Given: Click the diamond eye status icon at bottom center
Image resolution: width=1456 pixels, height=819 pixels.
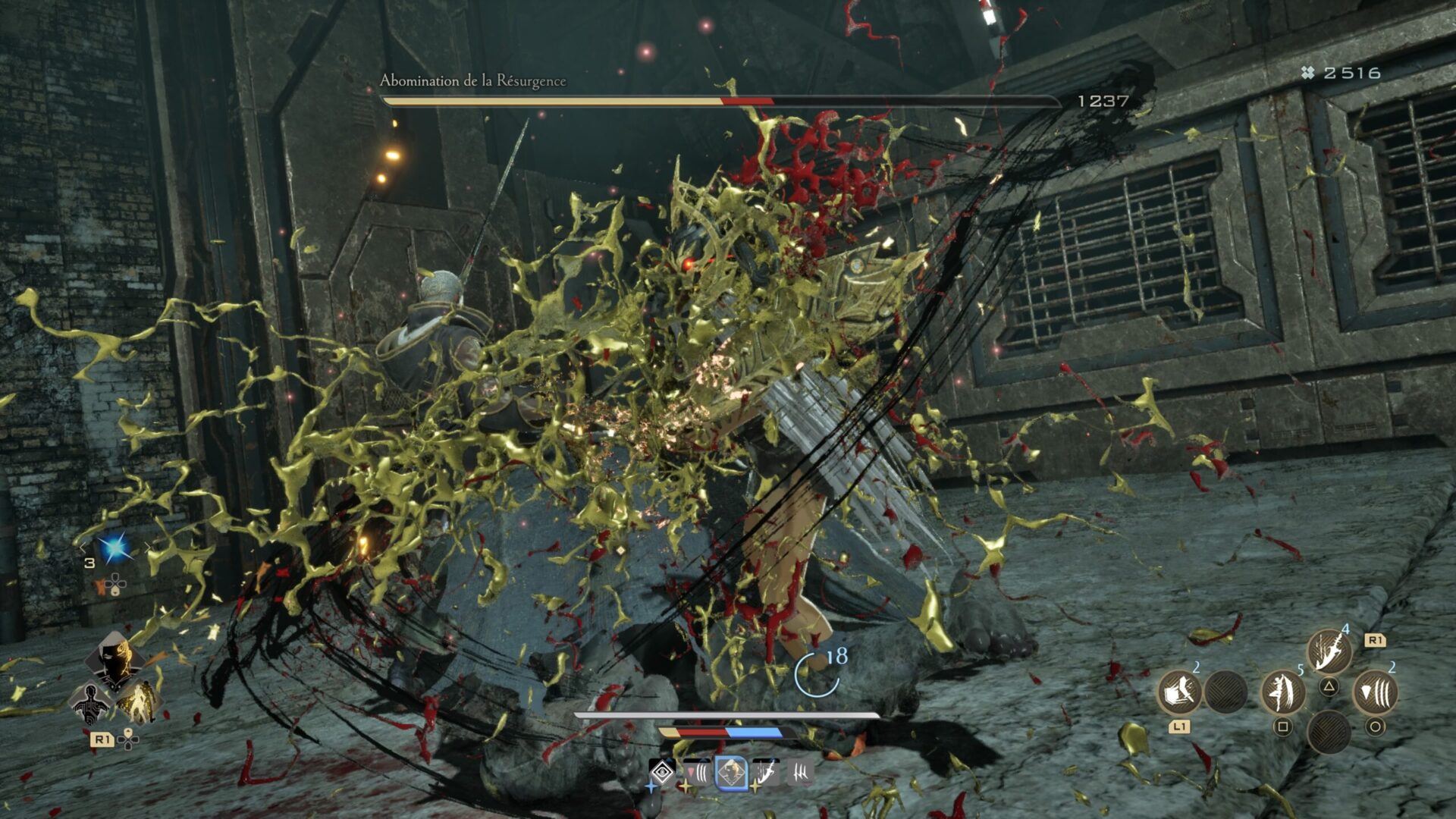Looking at the screenshot, I should pyautogui.click(x=663, y=772).
